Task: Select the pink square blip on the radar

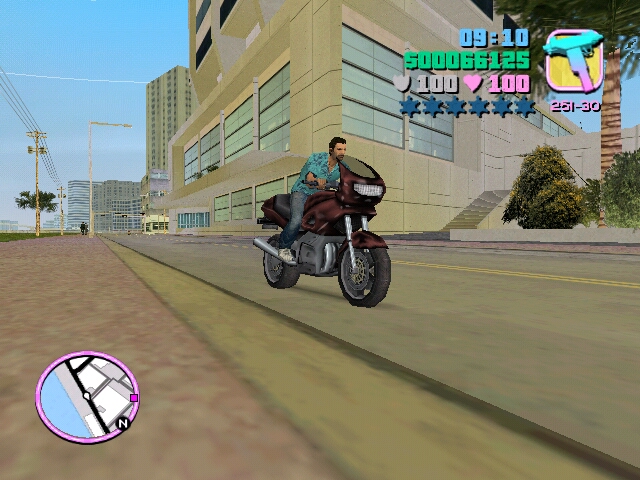Action: click(x=133, y=397)
